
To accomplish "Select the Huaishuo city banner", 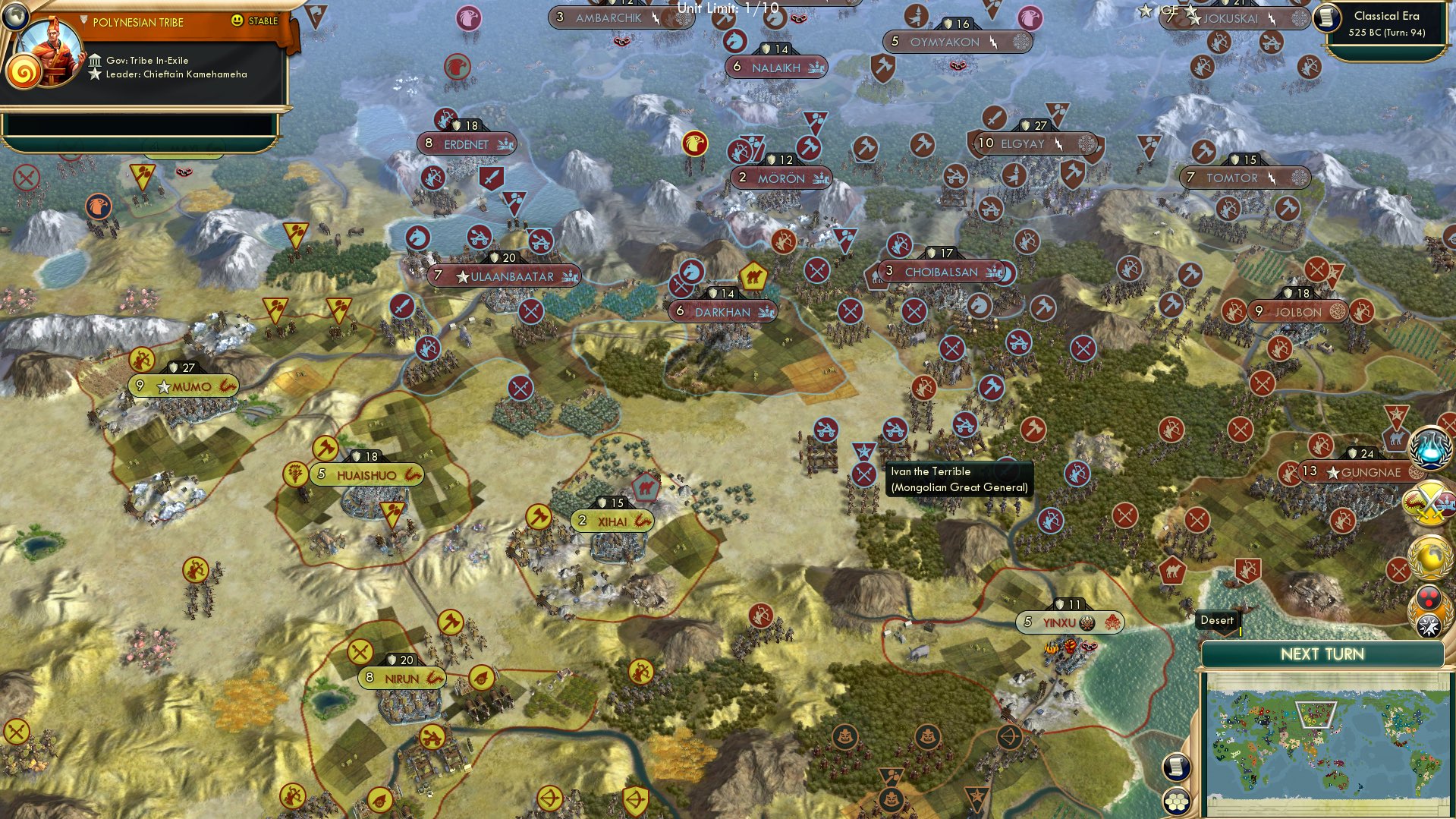I will coord(366,474).
